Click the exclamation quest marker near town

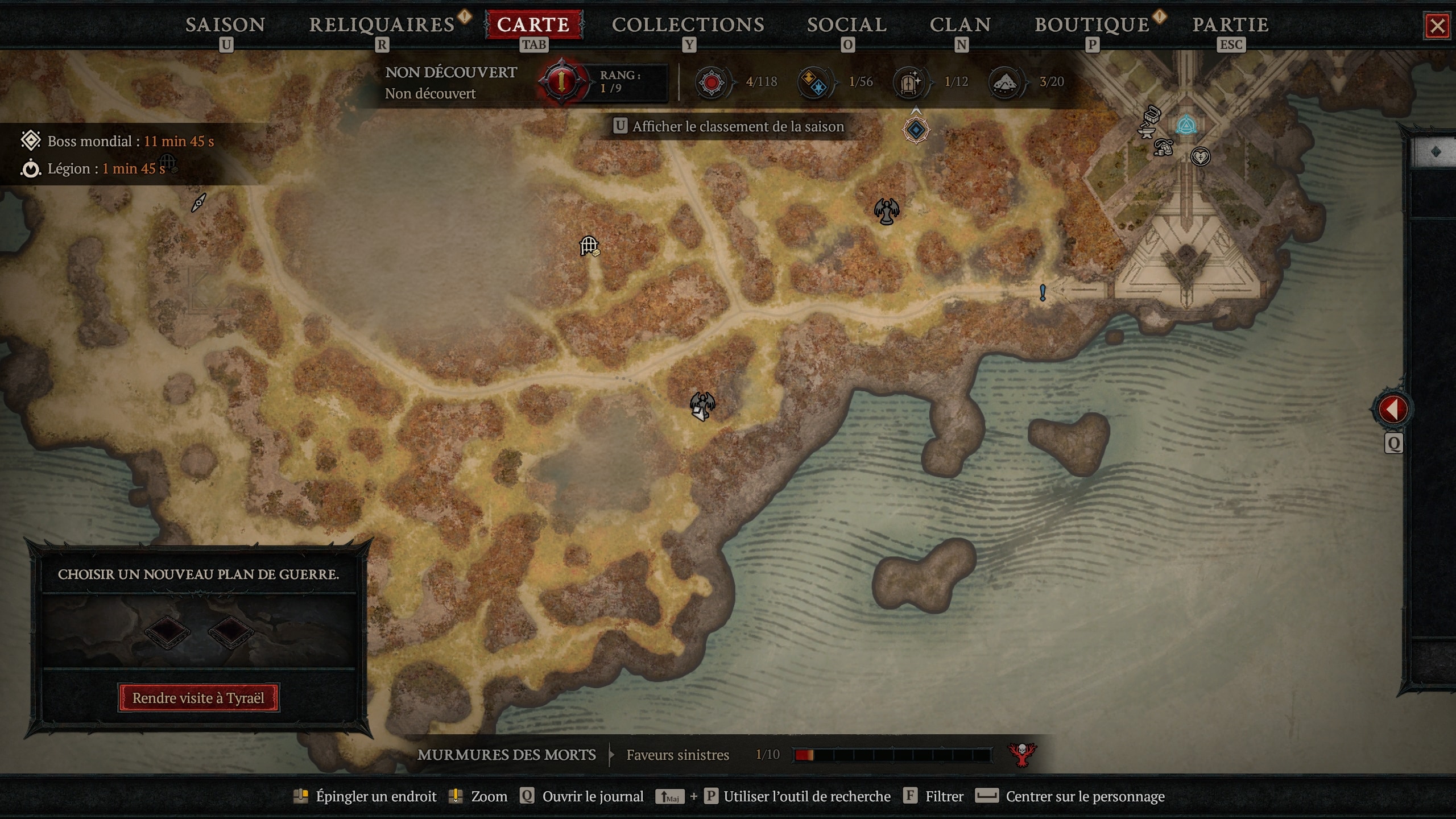(1043, 292)
